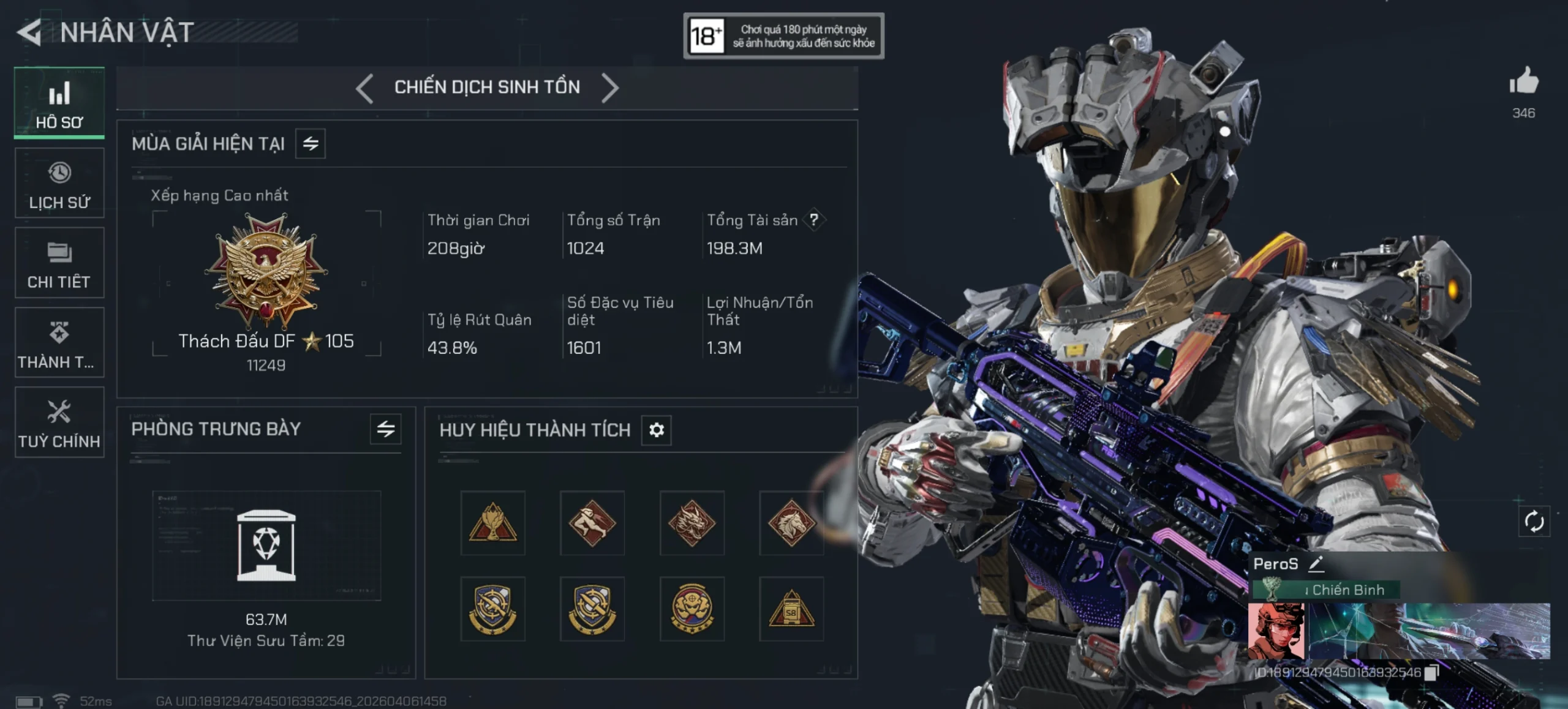Go back using the arrow beside NHÂN VẬT
This screenshot has width=1568, height=709.
29,32
